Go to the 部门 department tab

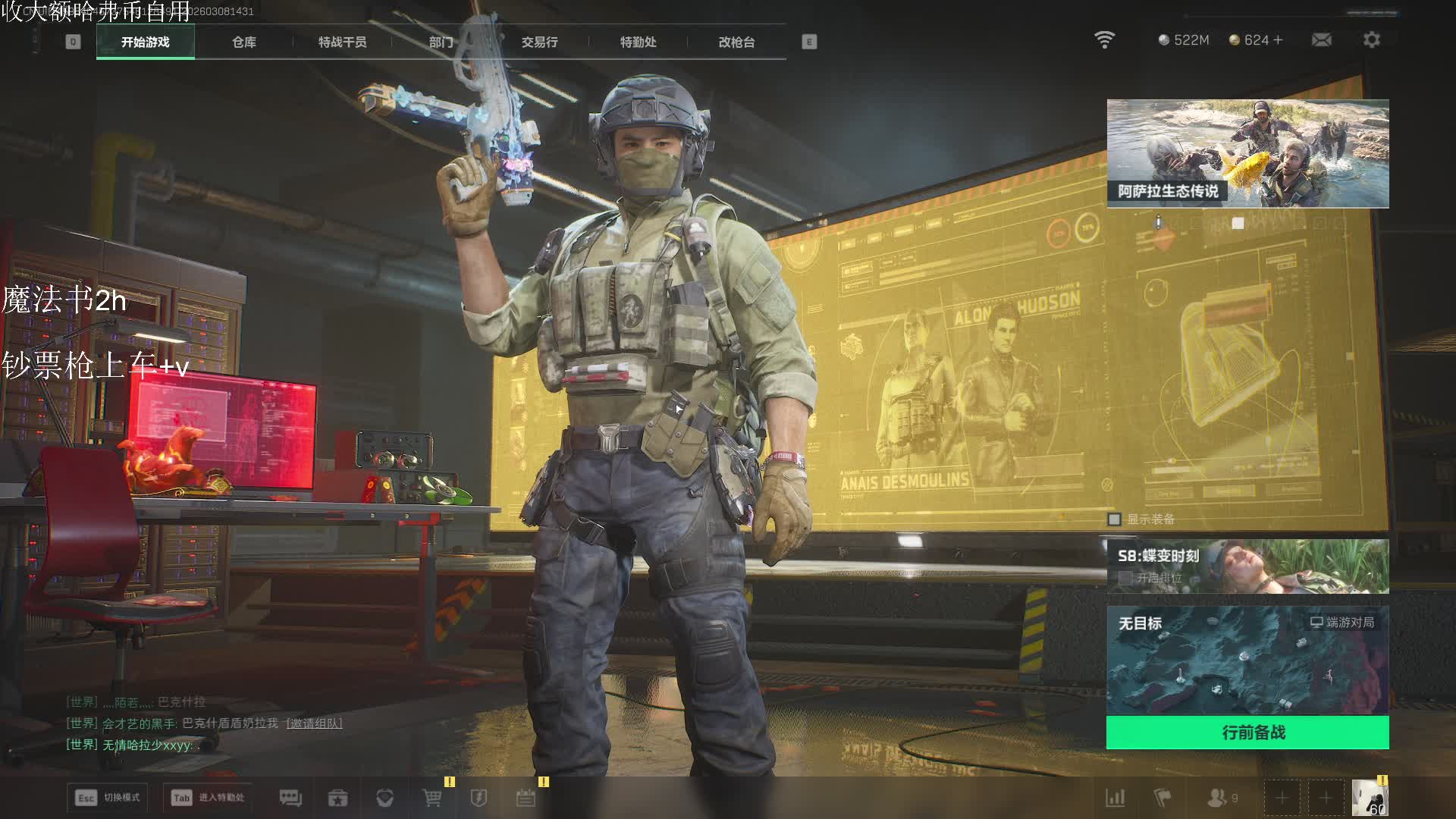(441, 42)
